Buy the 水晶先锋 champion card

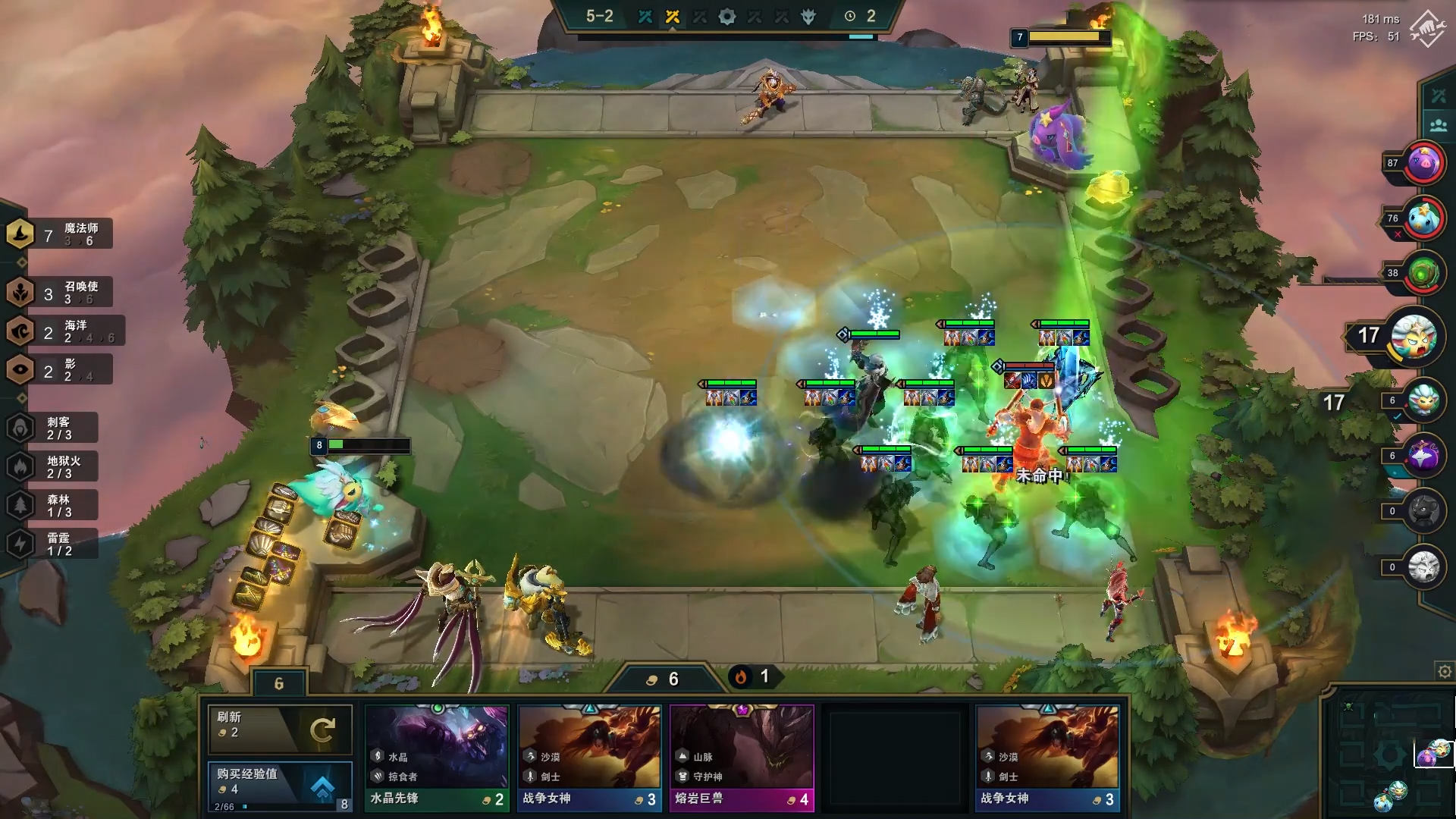[x=436, y=757]
